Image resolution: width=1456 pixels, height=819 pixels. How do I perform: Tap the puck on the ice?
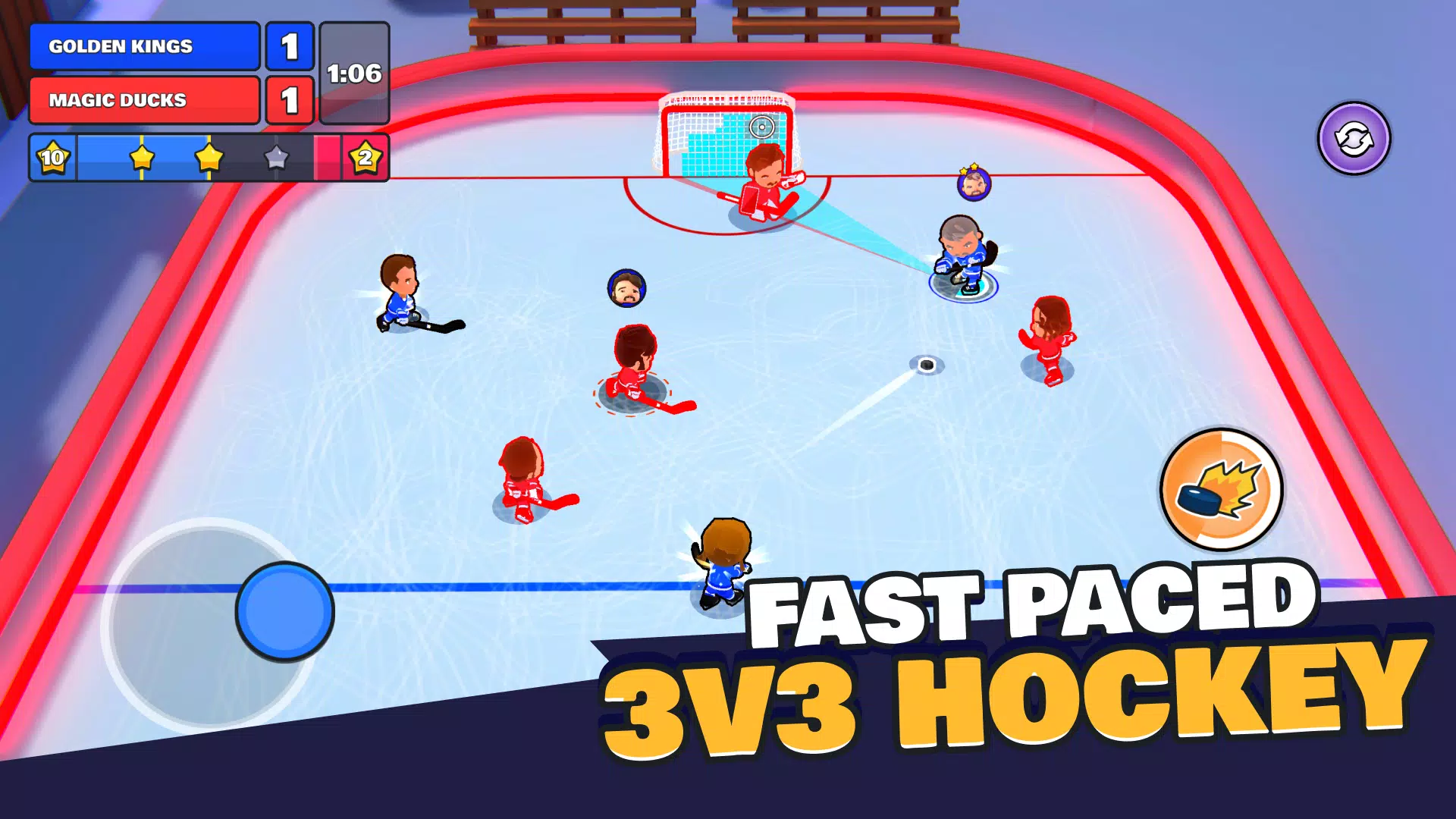click(927, 362)
